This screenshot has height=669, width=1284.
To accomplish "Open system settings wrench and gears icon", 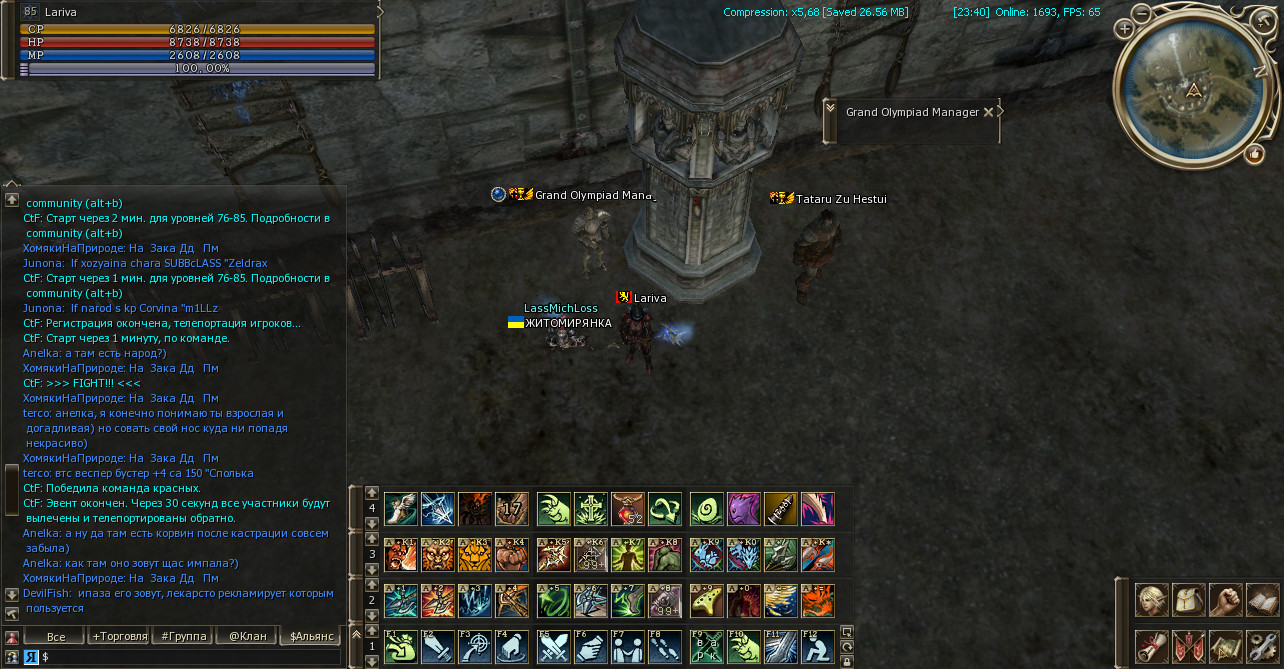I will pyautogui.click(x=1262, y=646).
